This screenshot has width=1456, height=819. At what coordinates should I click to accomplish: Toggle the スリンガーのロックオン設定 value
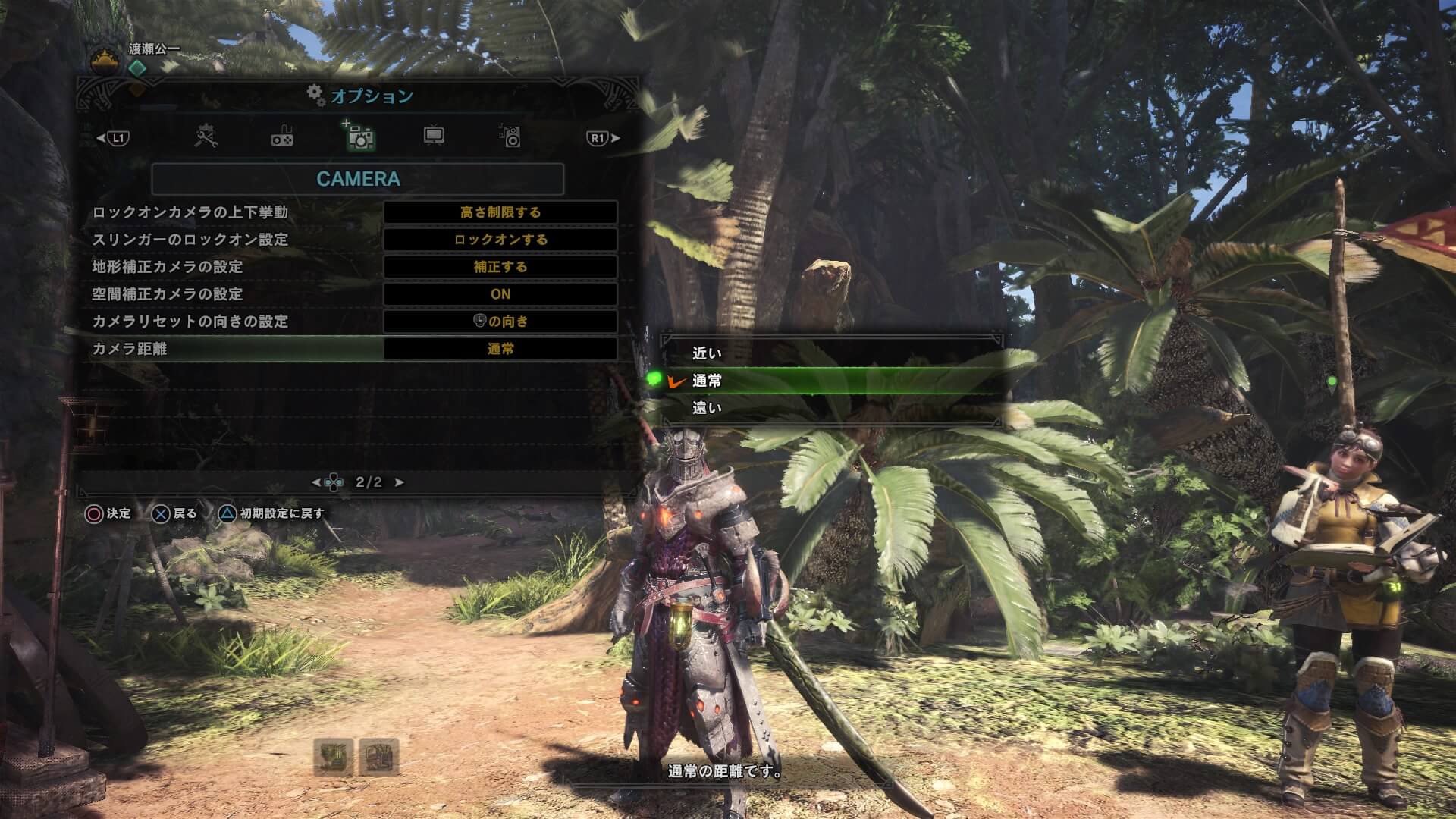pyautogui.click(x=500, y=240)
